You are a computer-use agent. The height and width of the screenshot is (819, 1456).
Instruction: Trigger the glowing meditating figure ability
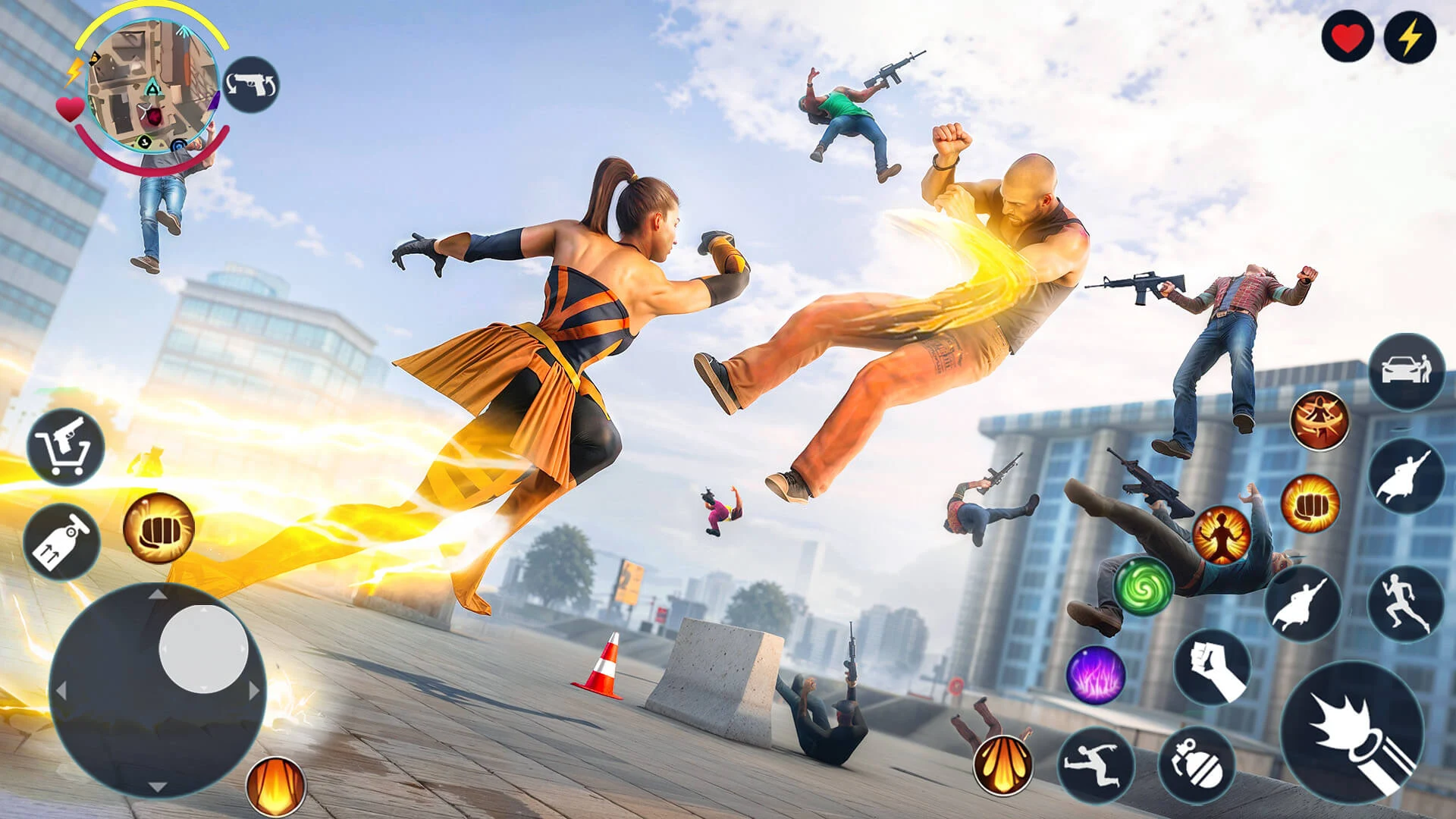click(x=1221, y=535)
